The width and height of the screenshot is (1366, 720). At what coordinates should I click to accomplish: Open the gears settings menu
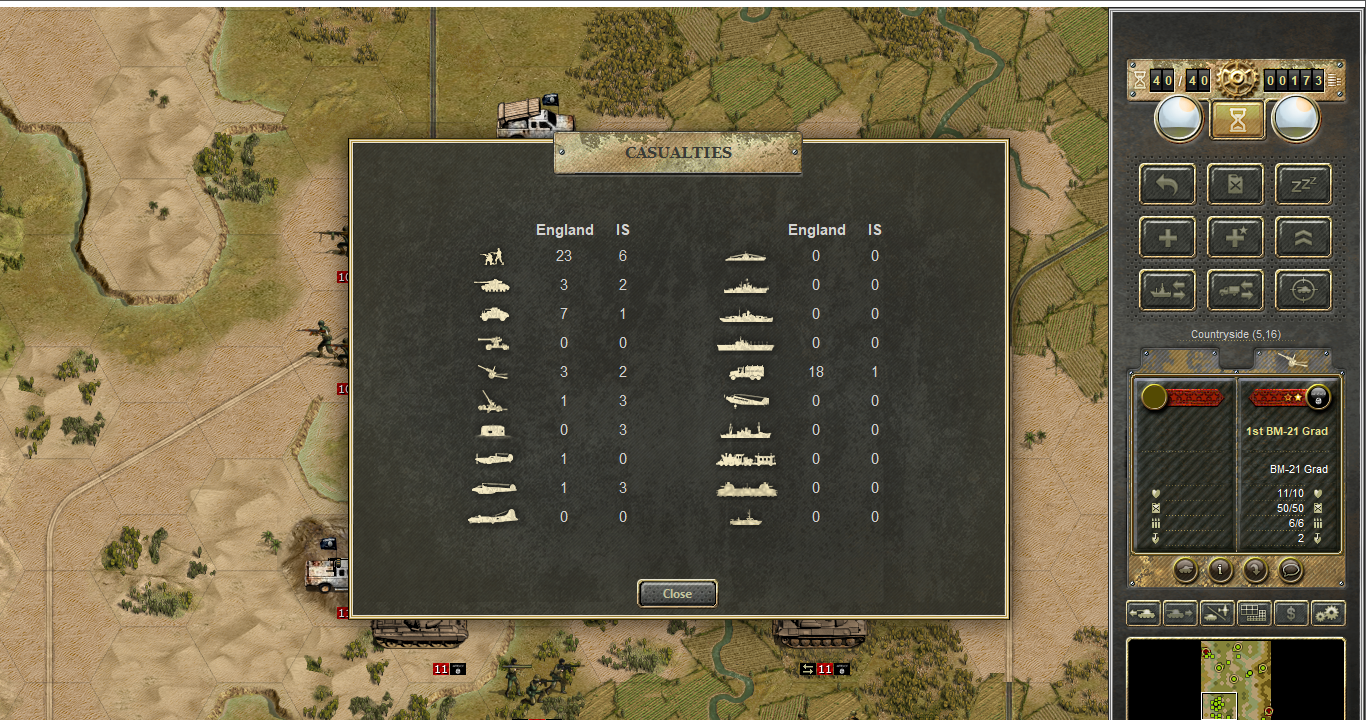click(x=1328, y=613)
